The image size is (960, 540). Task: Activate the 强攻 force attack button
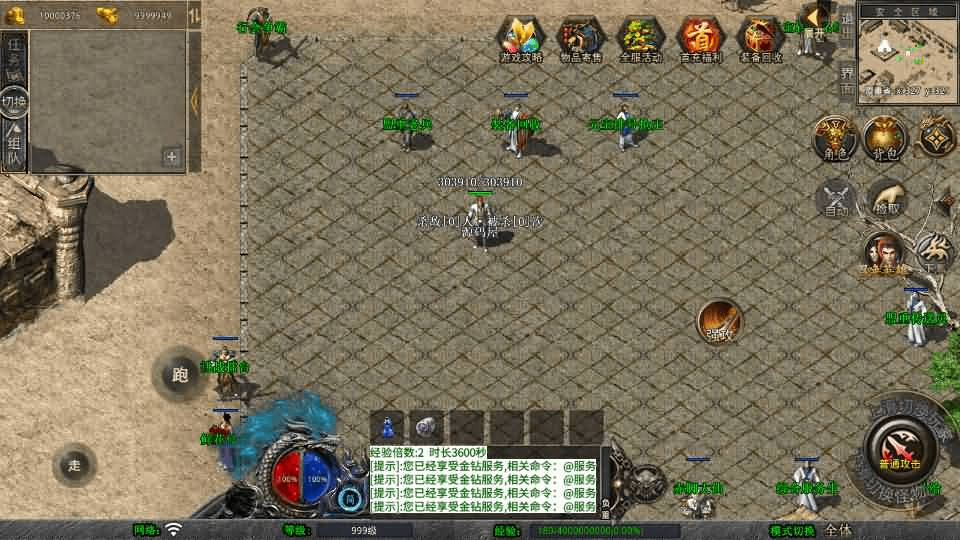720,320
